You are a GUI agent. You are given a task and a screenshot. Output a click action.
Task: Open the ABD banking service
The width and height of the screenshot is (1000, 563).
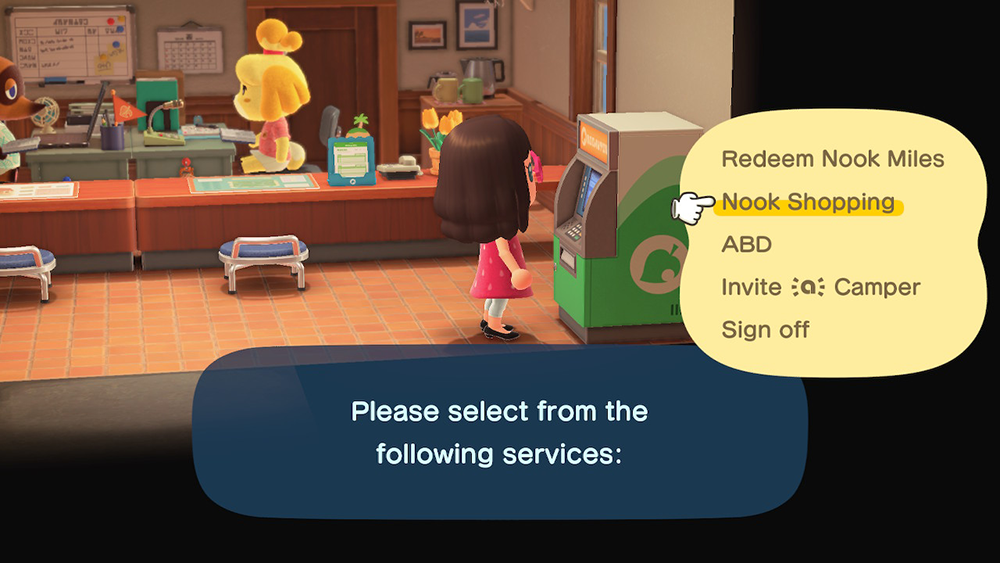coord(746,245)
